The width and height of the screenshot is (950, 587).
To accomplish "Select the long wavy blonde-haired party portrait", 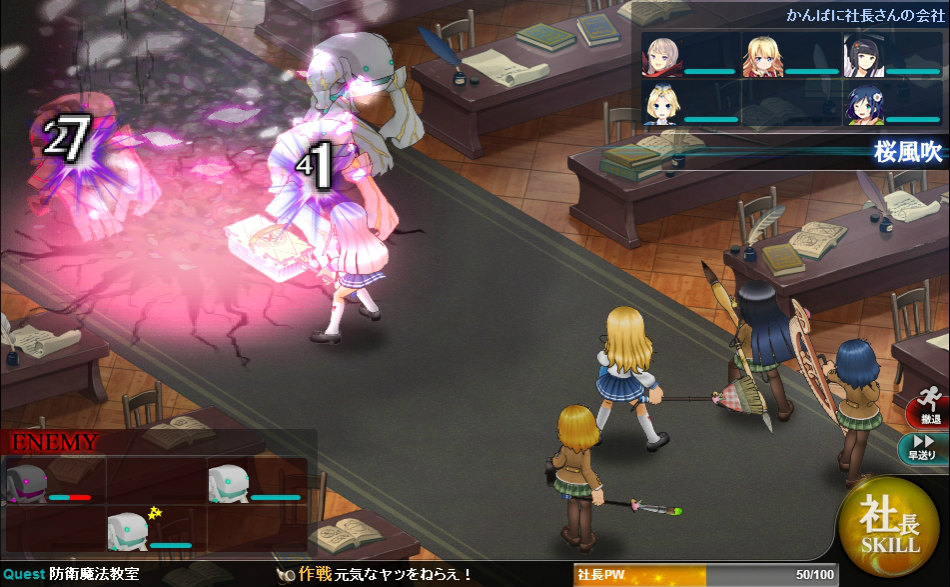I will (x=762, y=56).
